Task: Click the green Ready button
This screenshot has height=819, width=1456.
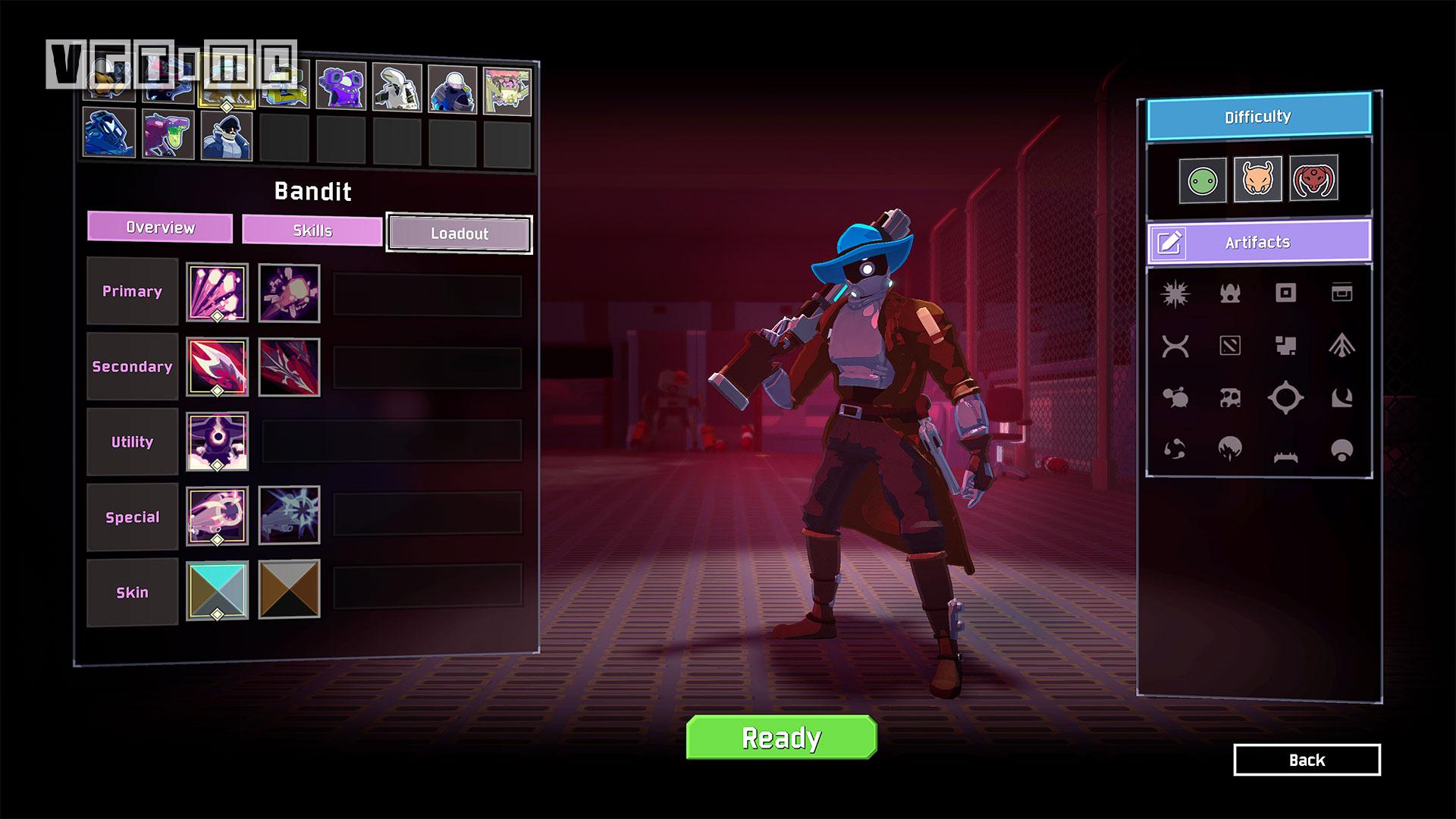Action: tap(781, 737)
